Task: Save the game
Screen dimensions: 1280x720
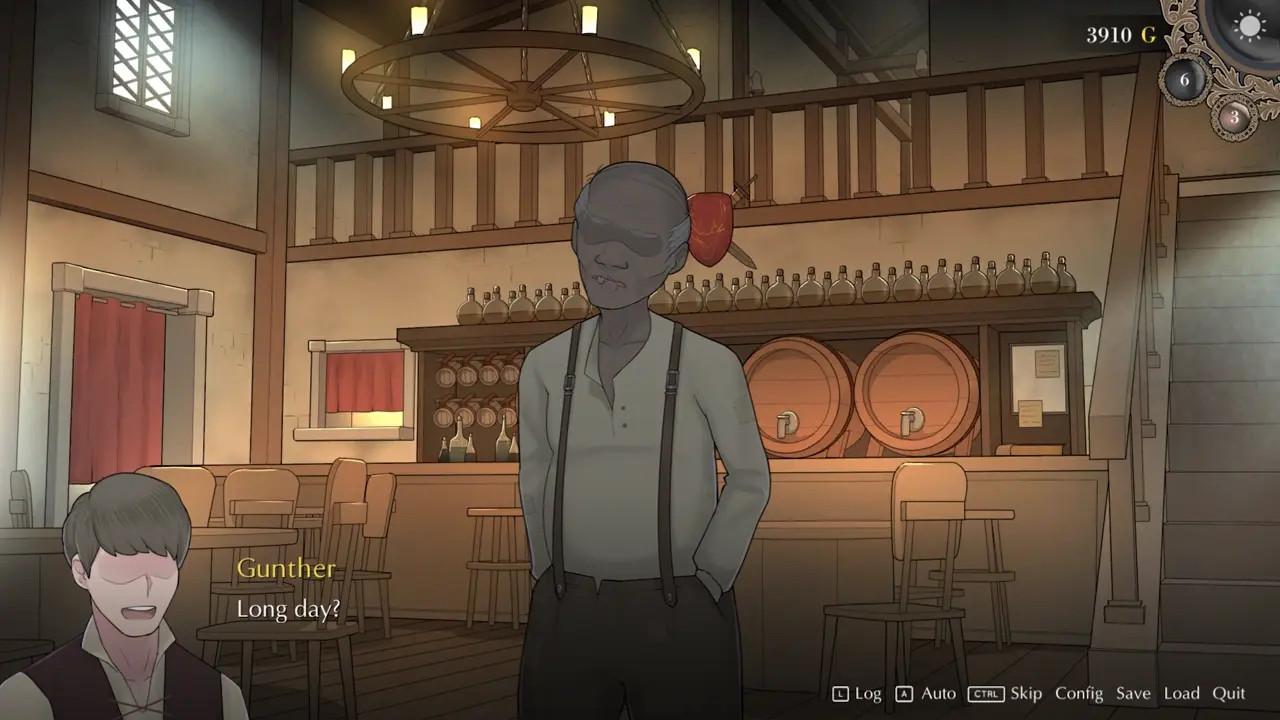Action: coord(1133,693)
